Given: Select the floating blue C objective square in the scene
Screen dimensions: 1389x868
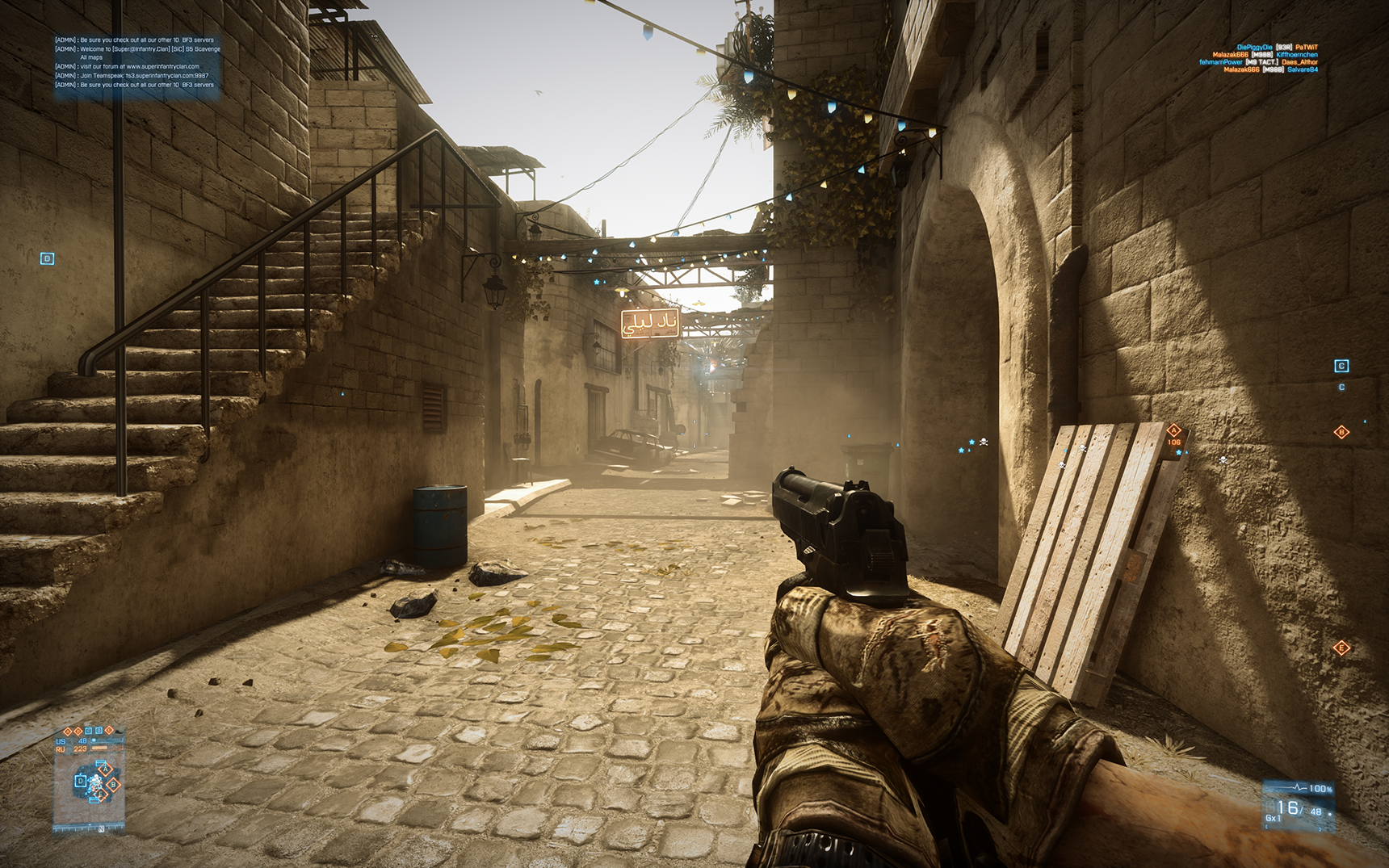Looking at the screenshot, I should pos(1341,366).
